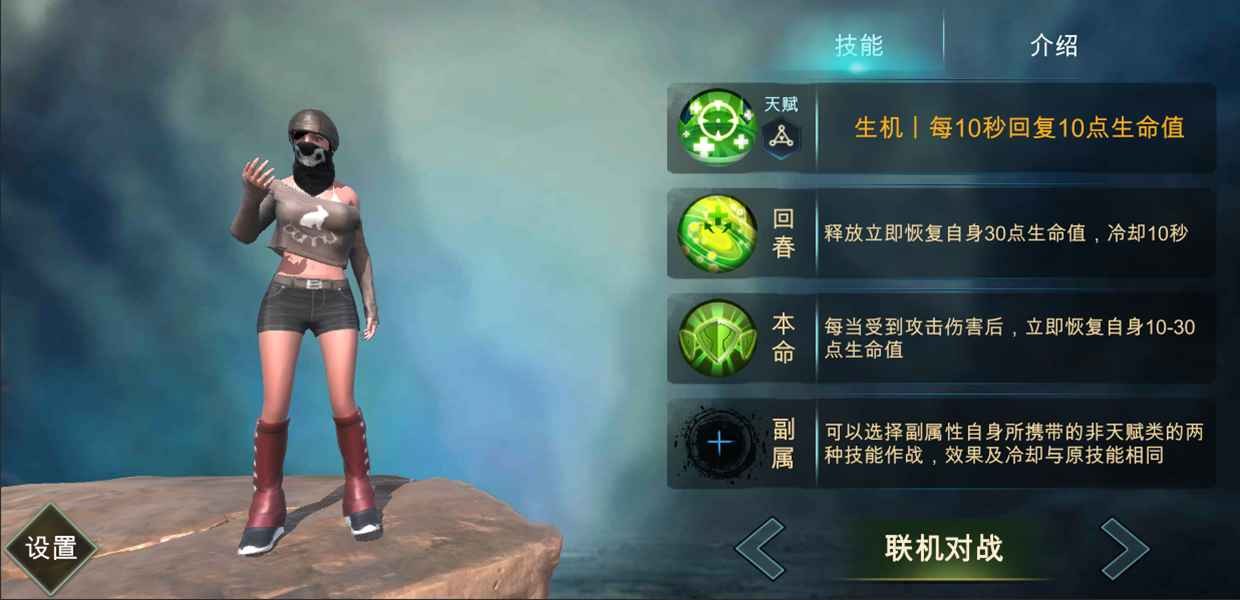Start the 联机对战 online match
The image size is (1240, 600).
tap(943, 548)
